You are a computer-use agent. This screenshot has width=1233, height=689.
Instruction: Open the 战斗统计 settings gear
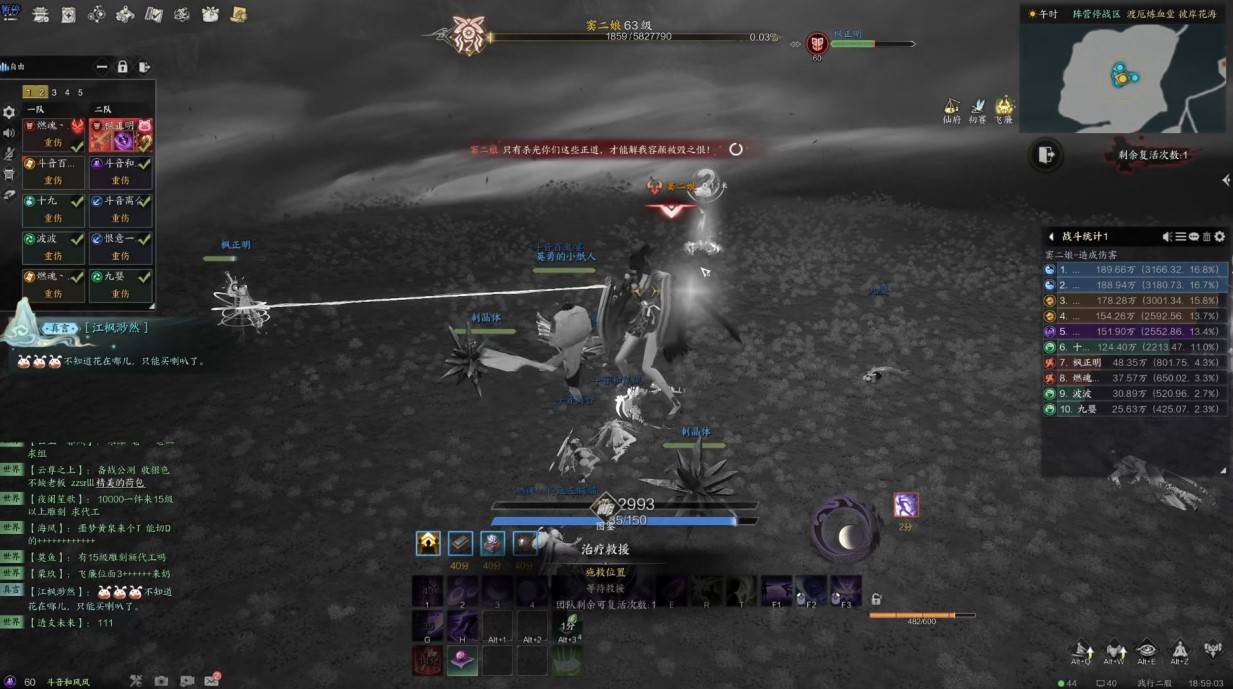1219,237
